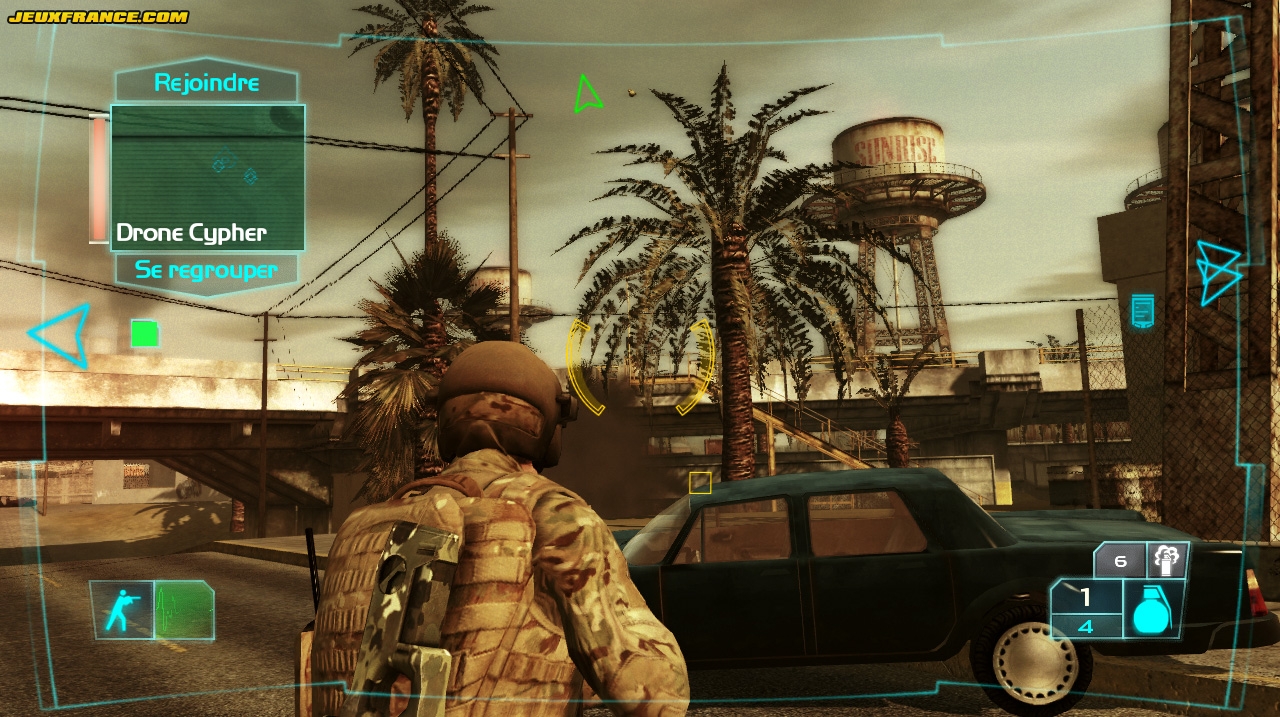
Task: Click the cyan double arrow at right edge
Action: [x=1218, y=271]
